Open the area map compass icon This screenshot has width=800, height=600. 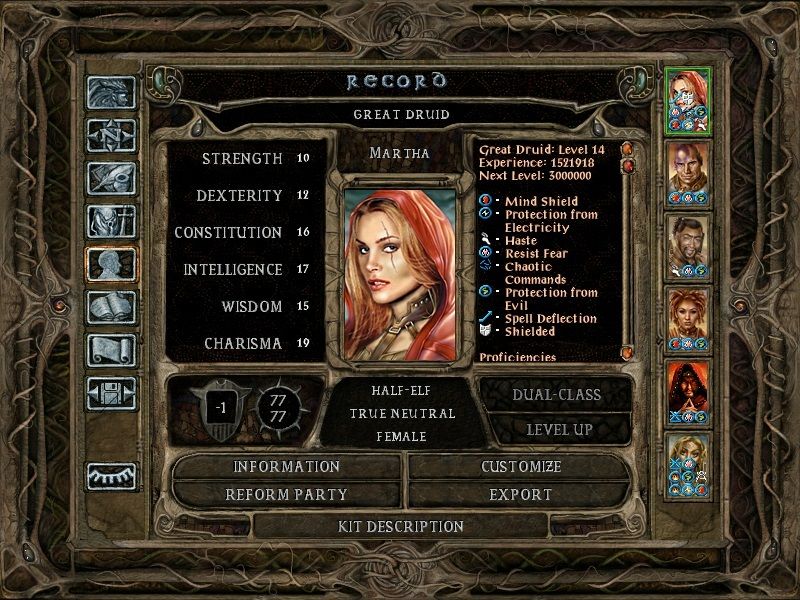(111, 136)
